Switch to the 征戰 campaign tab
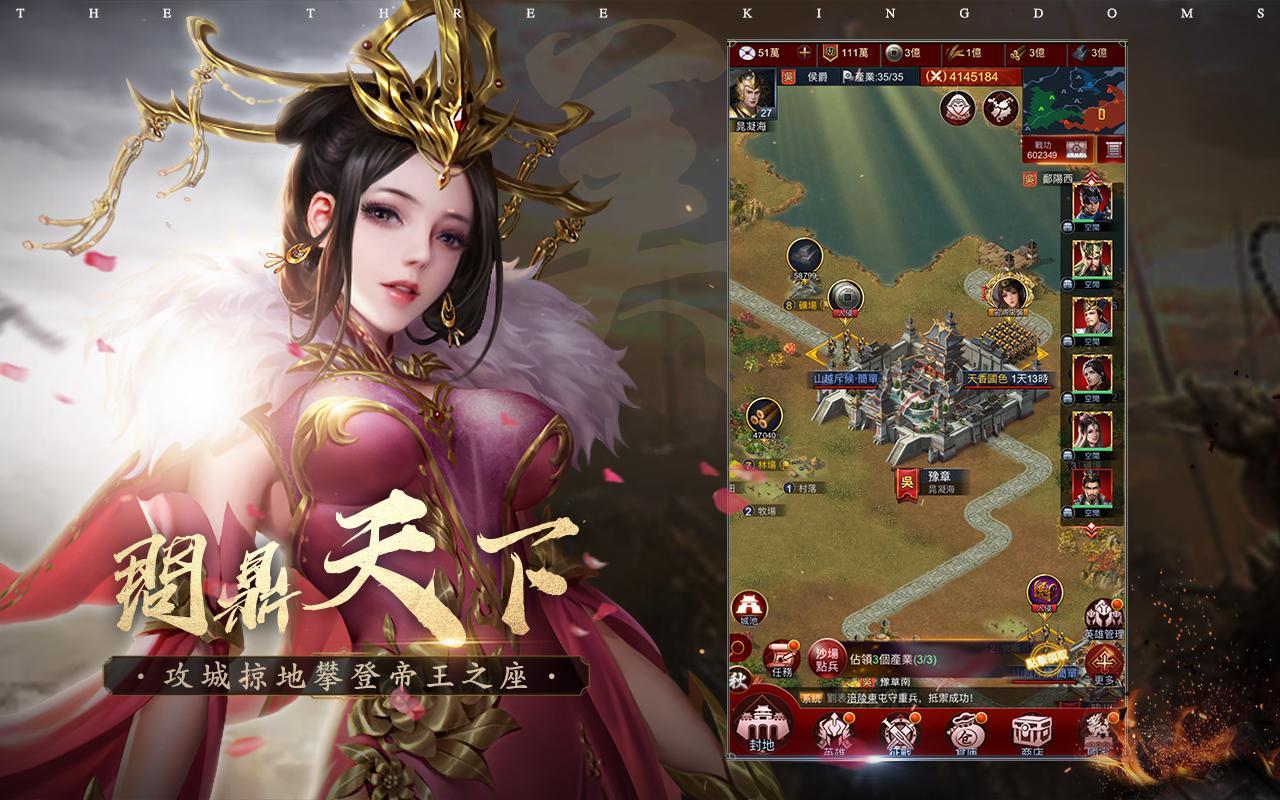This screenshot has width=1280, height=800. click(x=898, y=732)
